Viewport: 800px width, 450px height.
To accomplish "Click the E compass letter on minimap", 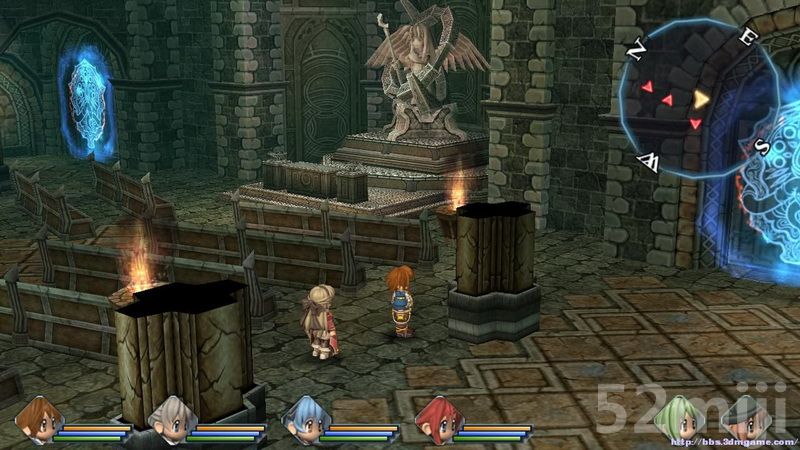I will click(745, 39).
